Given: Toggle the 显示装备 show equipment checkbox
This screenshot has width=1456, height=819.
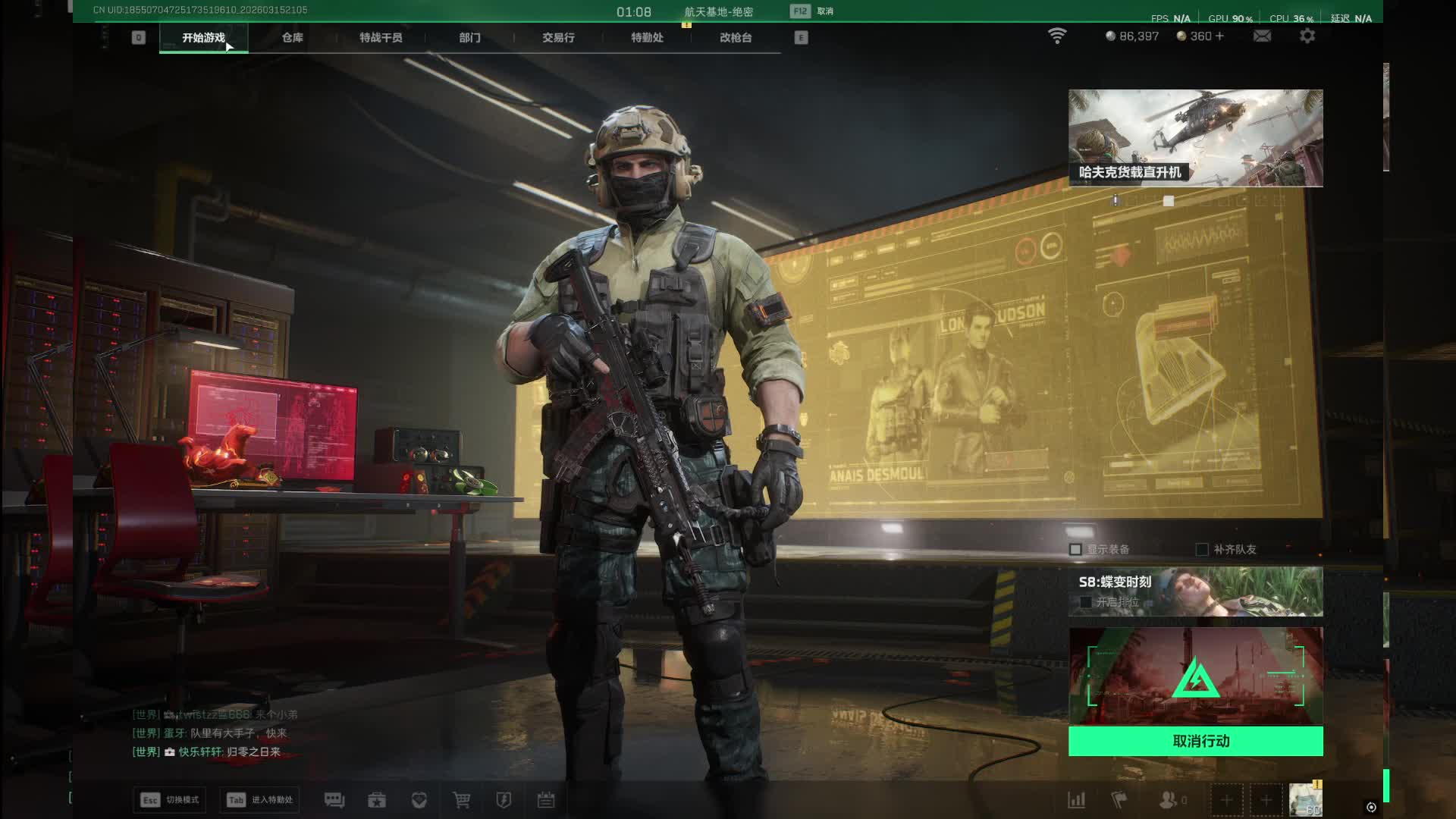Looking at the screenshot, I should coord(1075,549).
